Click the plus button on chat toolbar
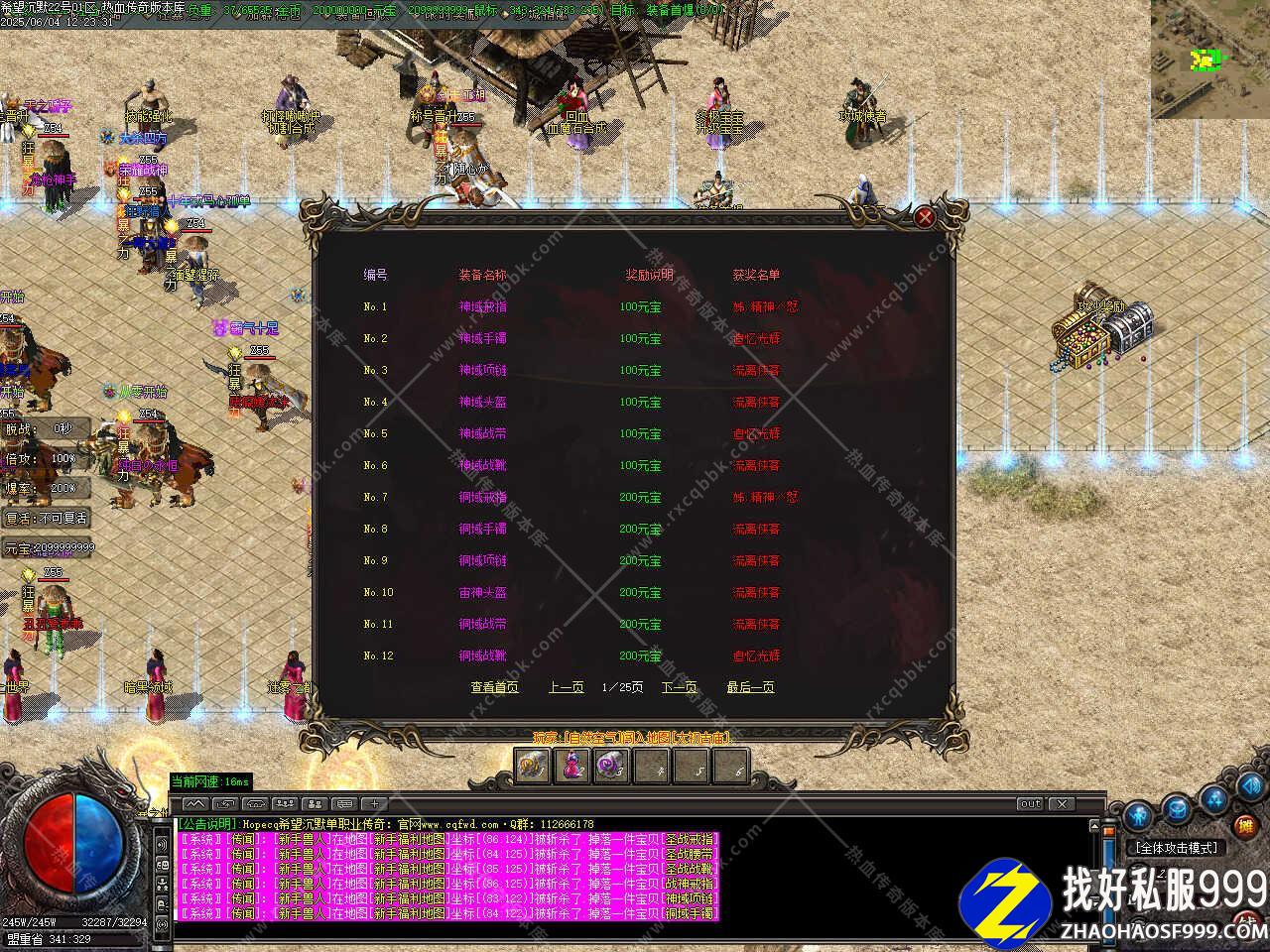1270x952 pixels. pyautogui.click(x=374, y=803)
